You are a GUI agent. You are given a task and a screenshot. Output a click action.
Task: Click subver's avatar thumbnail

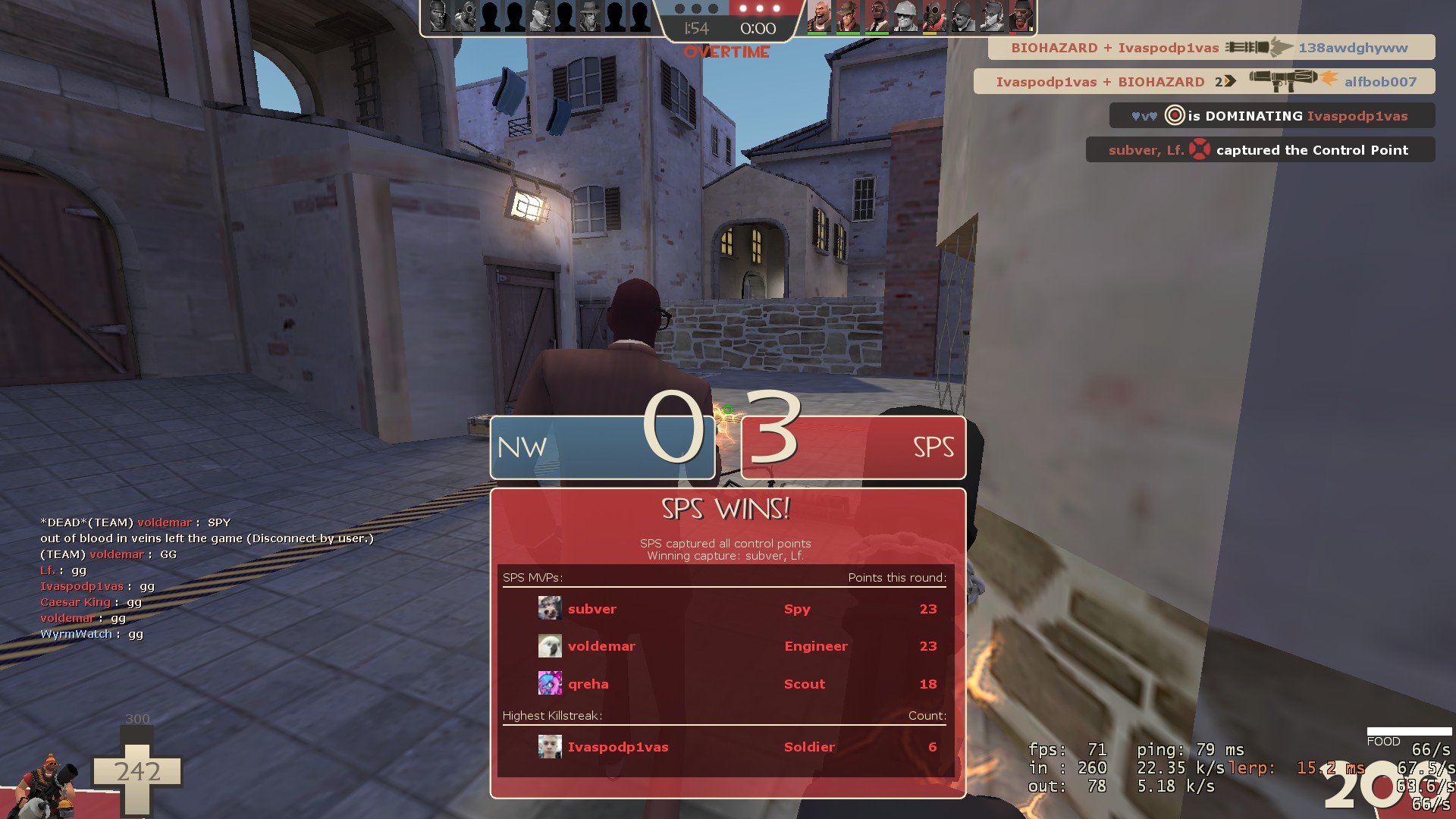tap(550, 608)
